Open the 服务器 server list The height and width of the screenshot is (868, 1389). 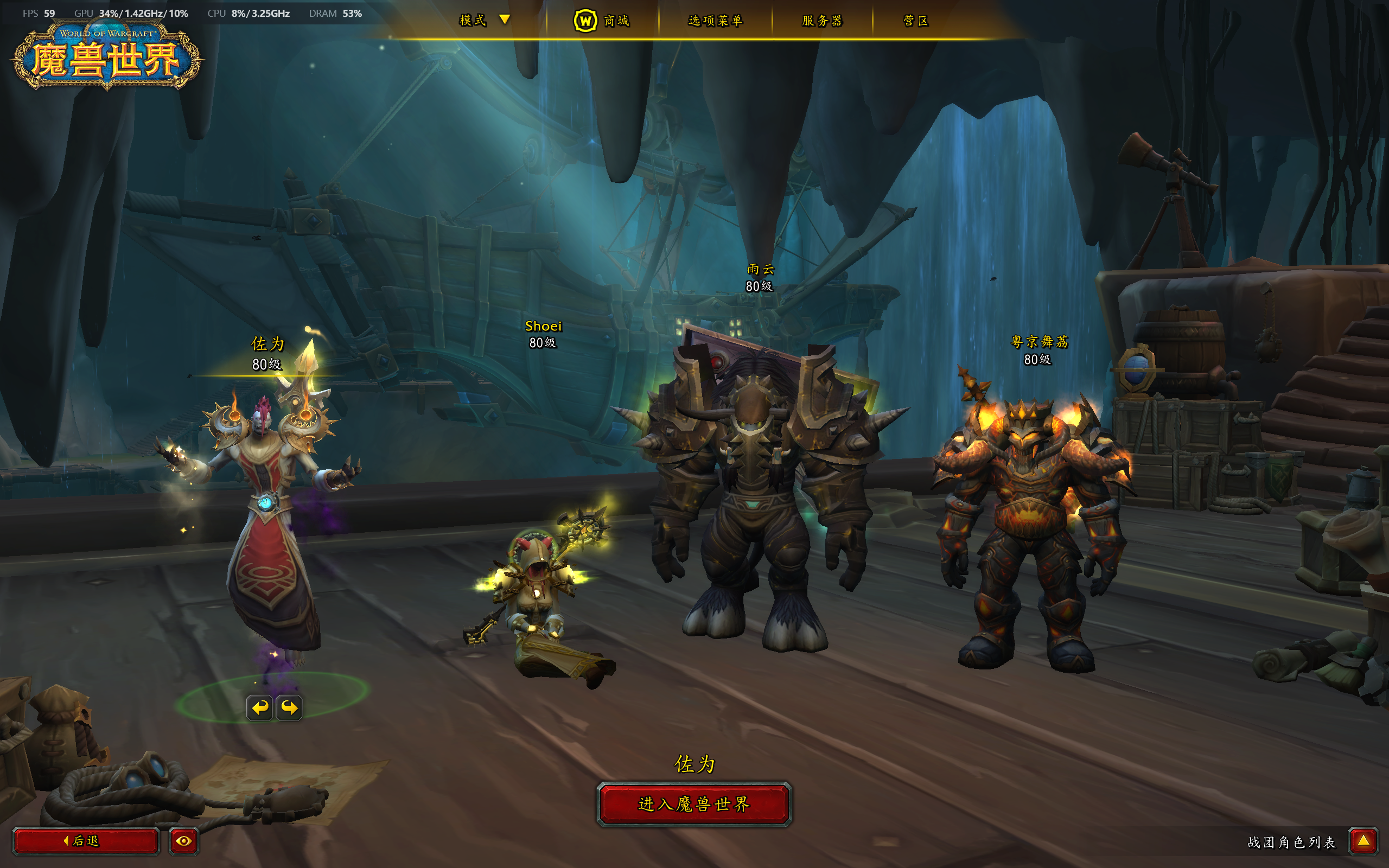[x=822, y=21]
